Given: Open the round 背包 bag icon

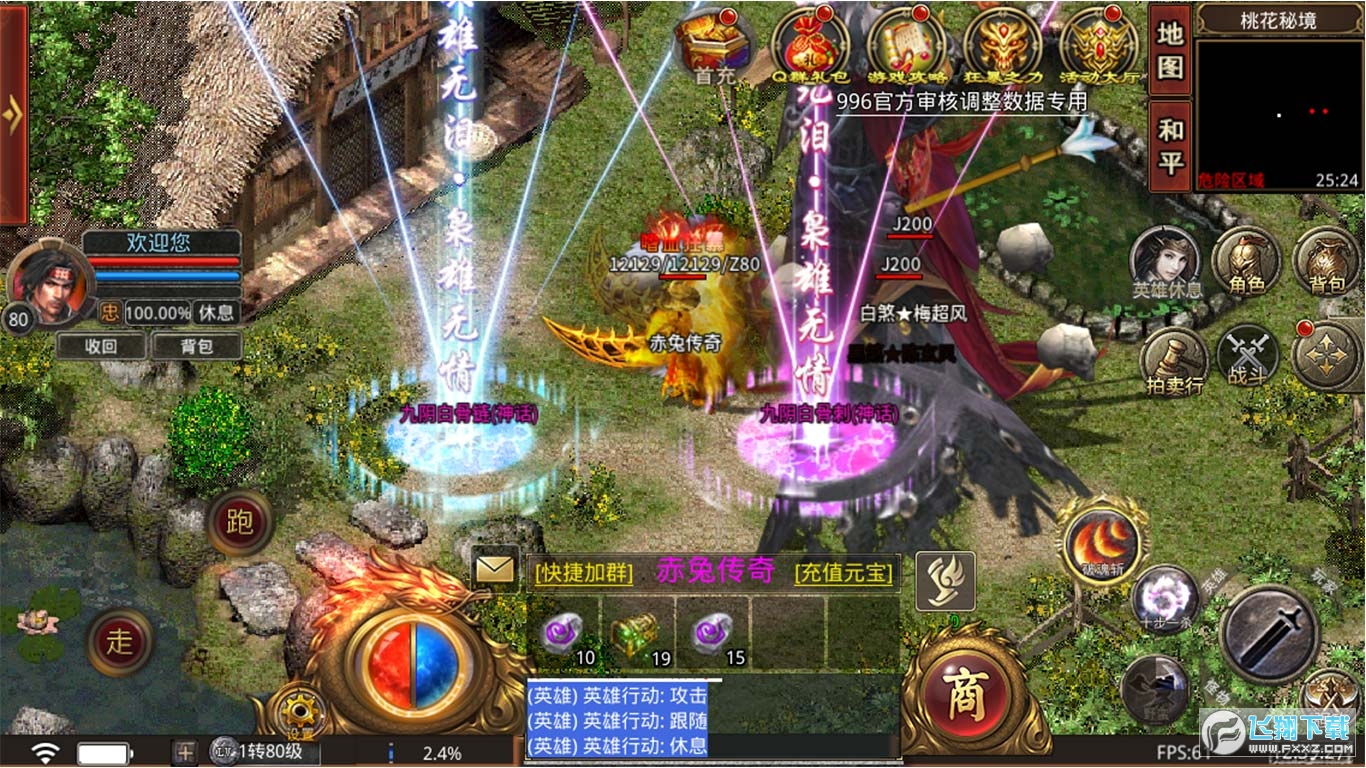Looking at the screenshot, I should [1327, 260].
